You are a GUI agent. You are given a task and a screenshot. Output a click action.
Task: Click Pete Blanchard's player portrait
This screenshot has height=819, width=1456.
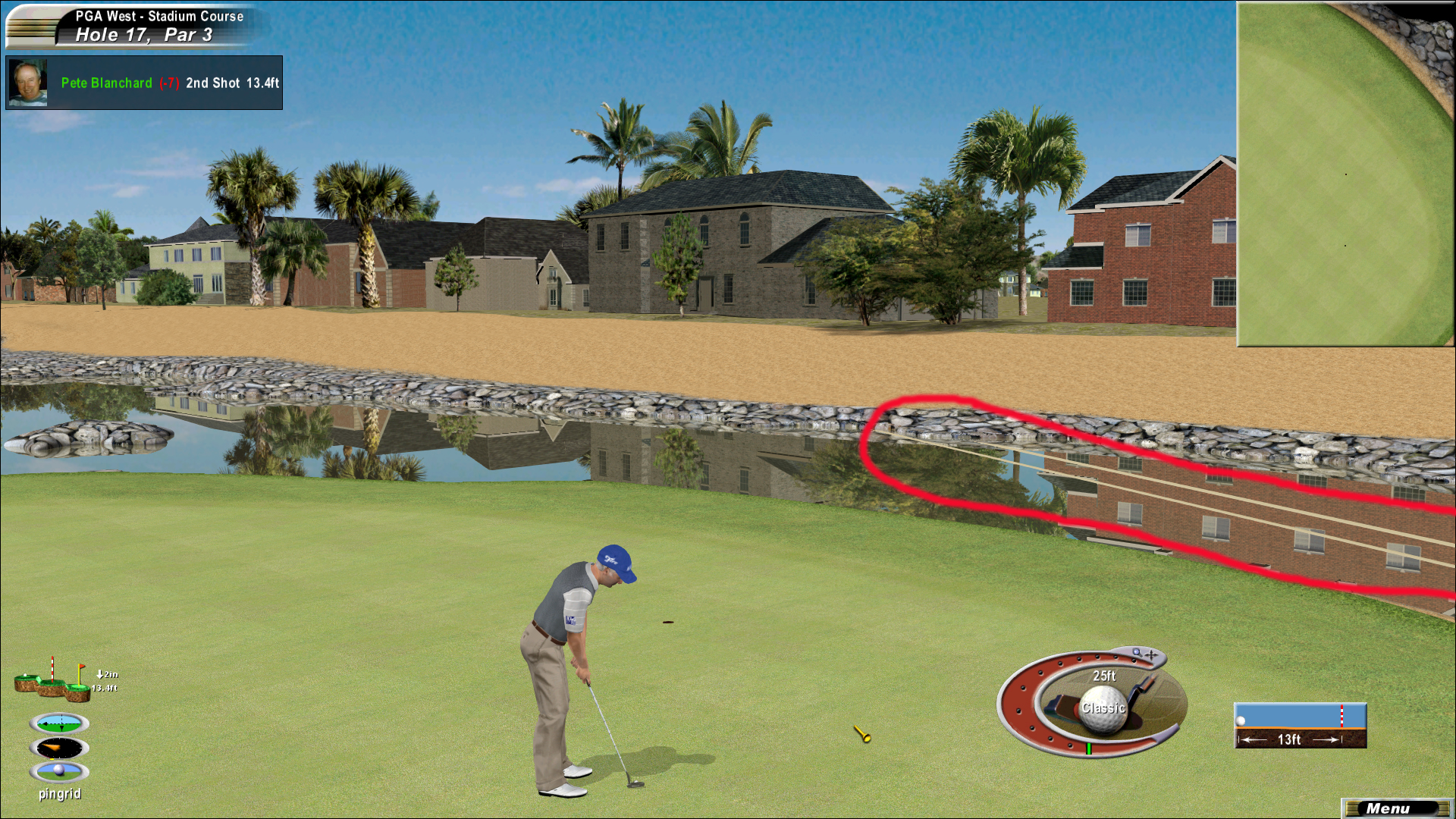tap(28, 83)
